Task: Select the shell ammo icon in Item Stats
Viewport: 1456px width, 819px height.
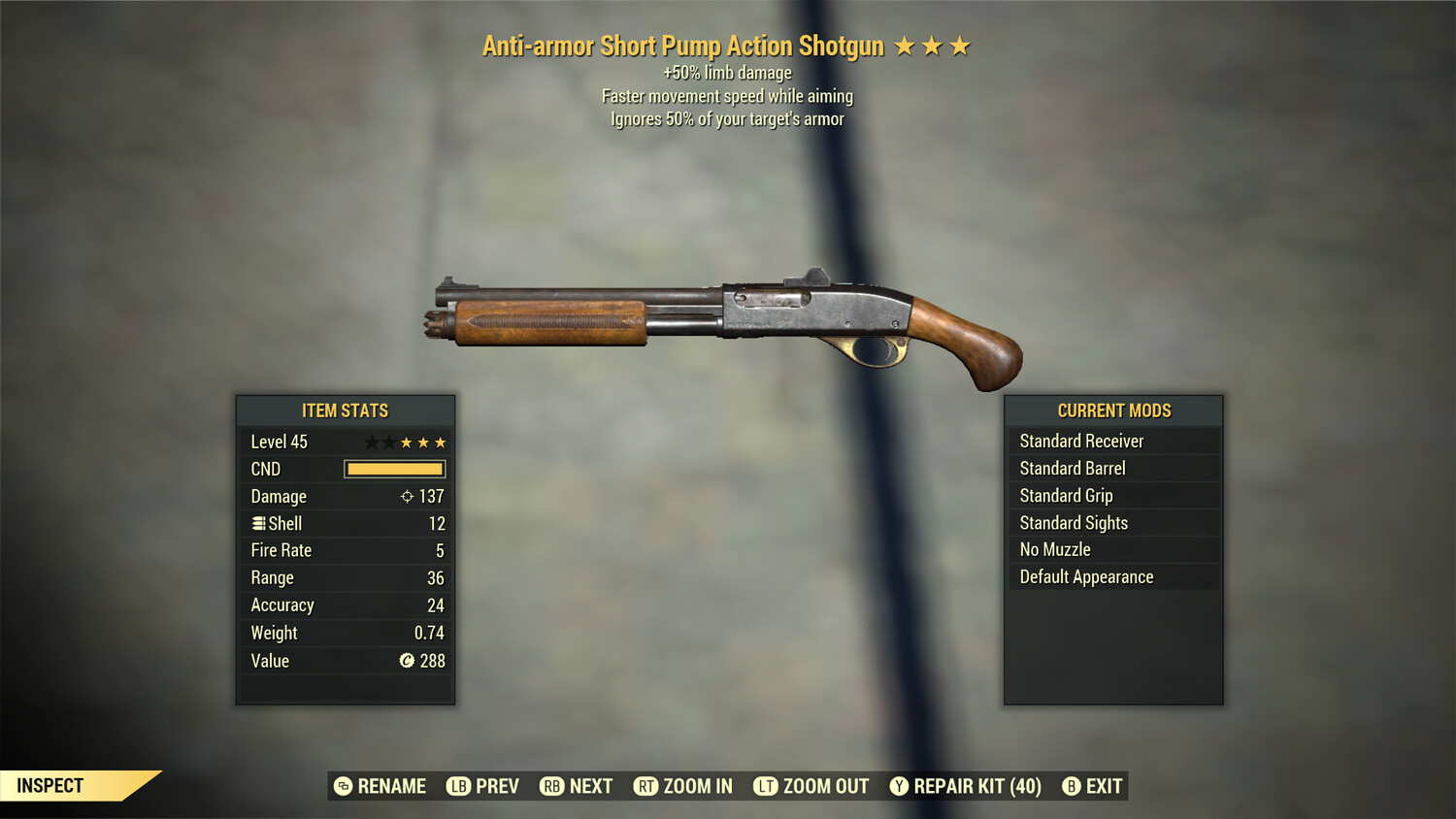Action: coord(257,523)
